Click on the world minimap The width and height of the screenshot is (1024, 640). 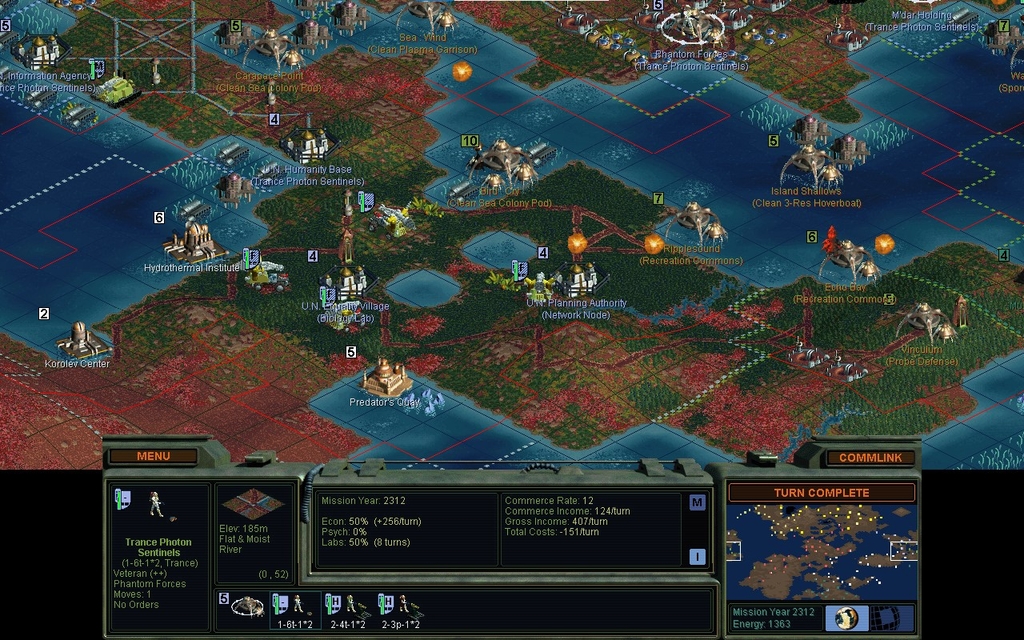click(x=821, y=552)
